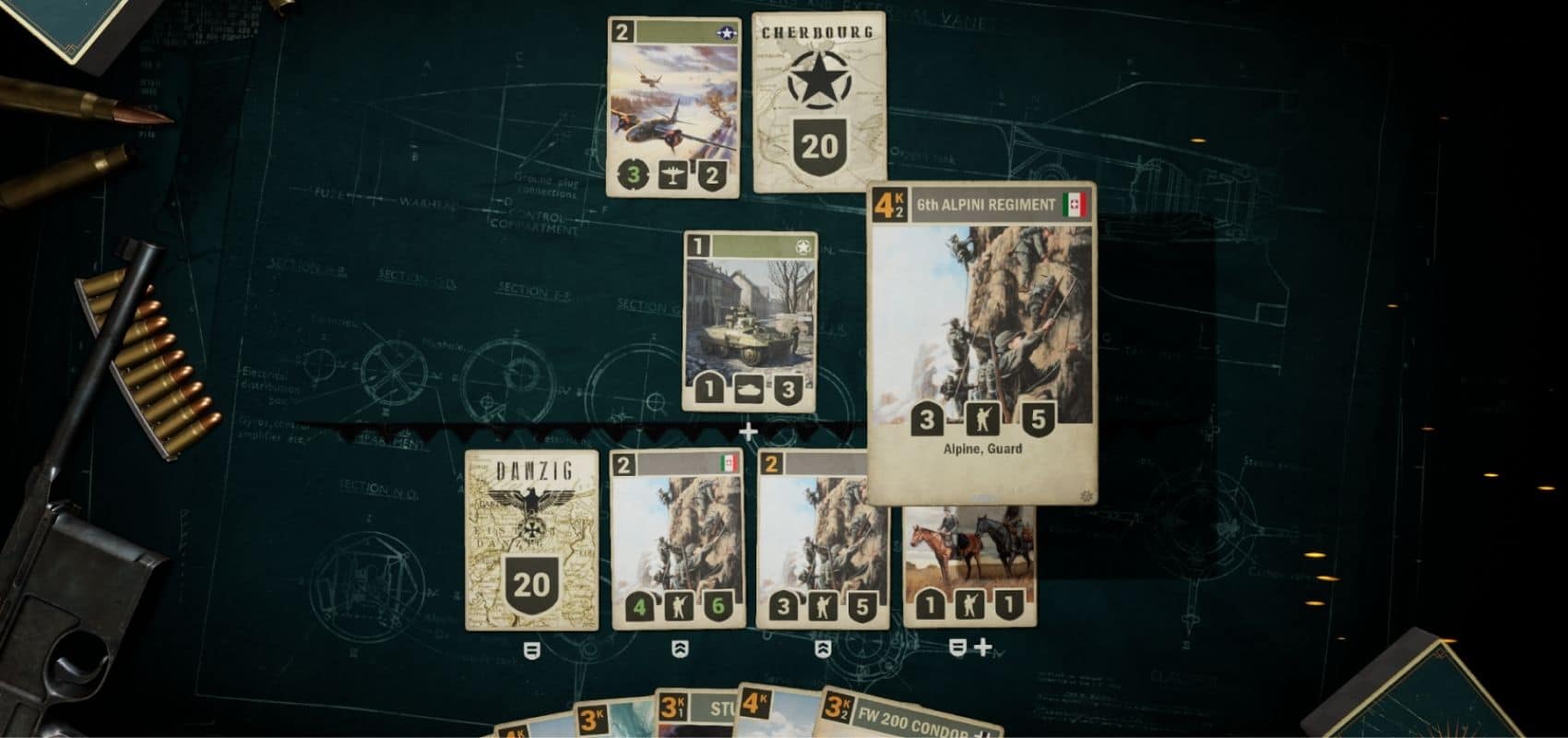
Task: Toggle the entrenched shield icon under the Danzig card
Action: click(533, 649)
